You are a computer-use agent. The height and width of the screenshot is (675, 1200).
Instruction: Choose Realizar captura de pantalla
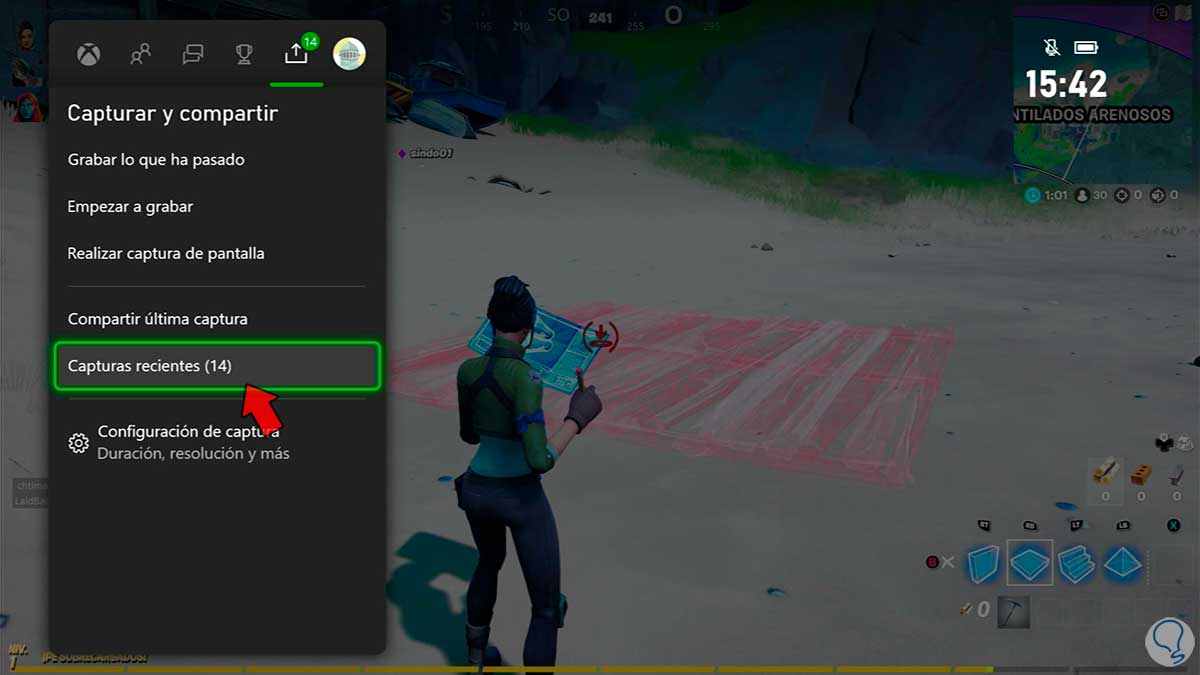pyautogui.click(x=166, y=254)
